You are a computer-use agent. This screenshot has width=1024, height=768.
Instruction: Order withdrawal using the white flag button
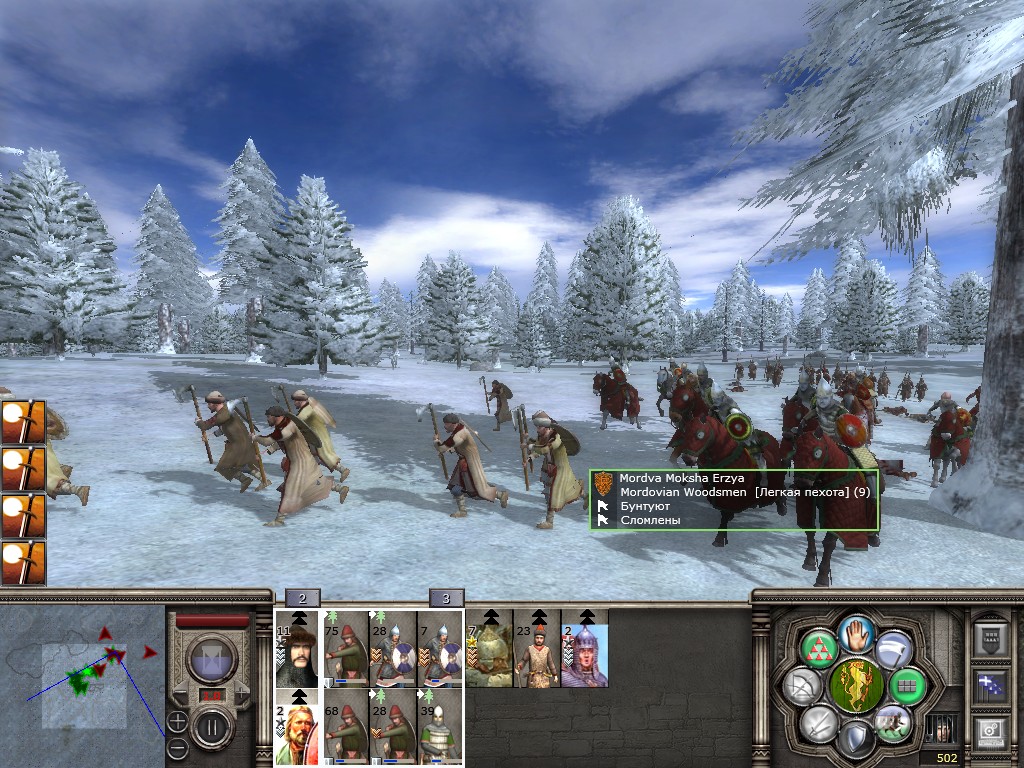(x=893, y=650)
